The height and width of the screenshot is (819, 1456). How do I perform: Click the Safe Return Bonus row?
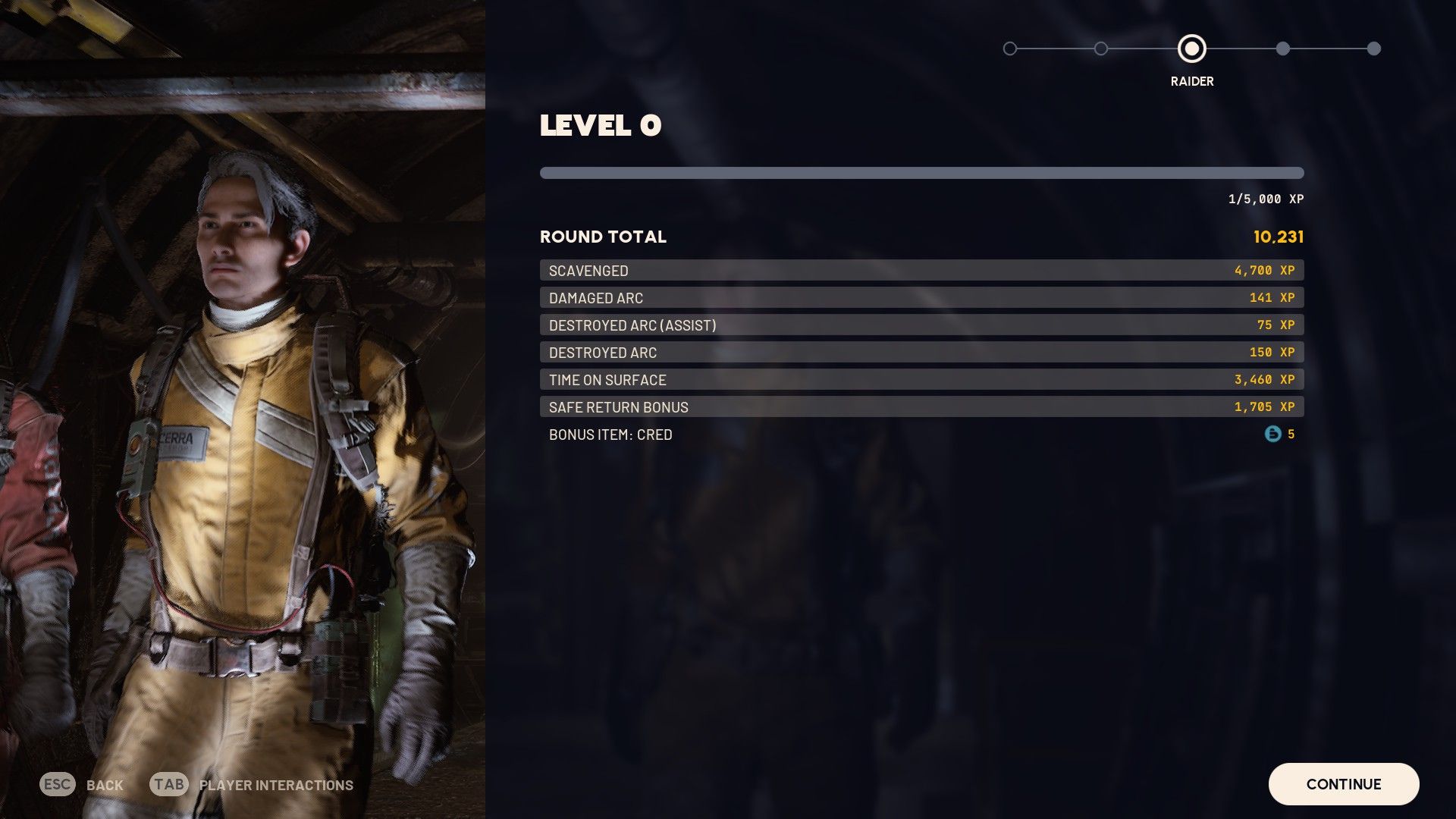pos(921,406)
